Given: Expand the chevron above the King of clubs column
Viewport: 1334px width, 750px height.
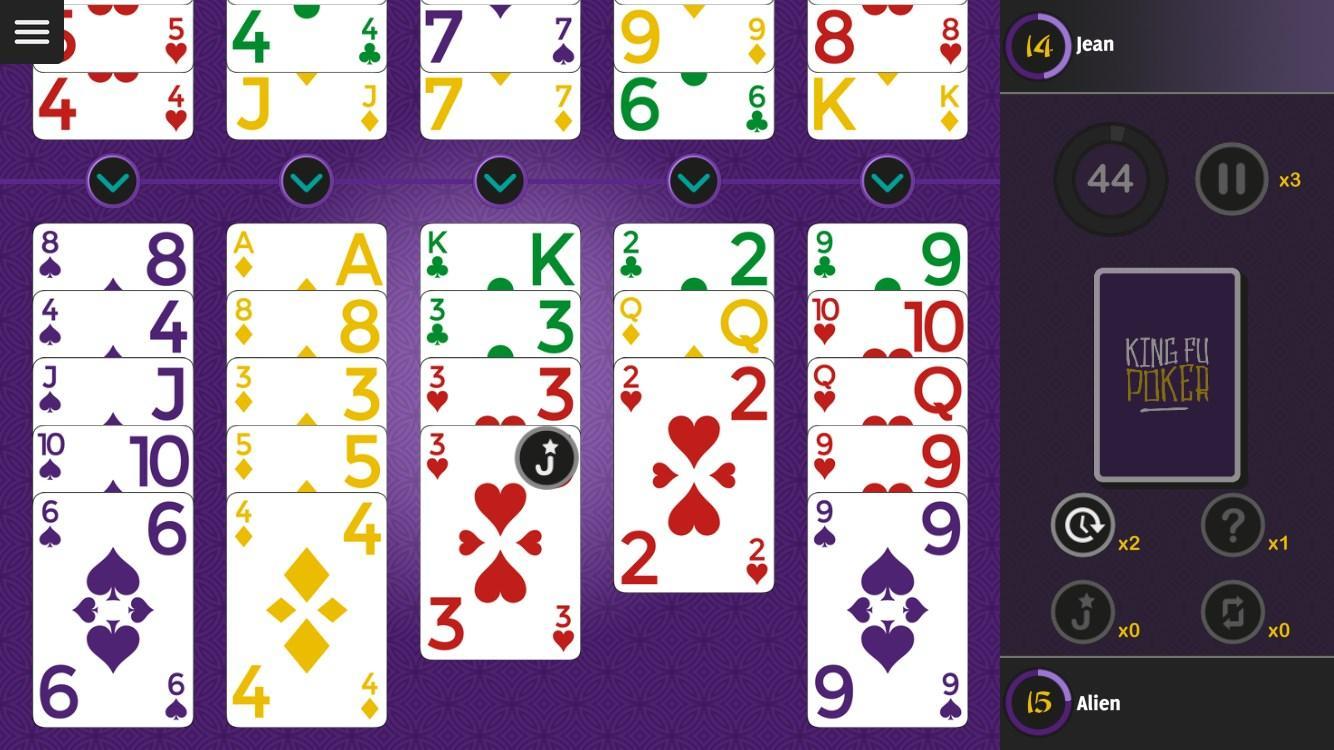Looking at the screenshot, I should click(499, 181).
